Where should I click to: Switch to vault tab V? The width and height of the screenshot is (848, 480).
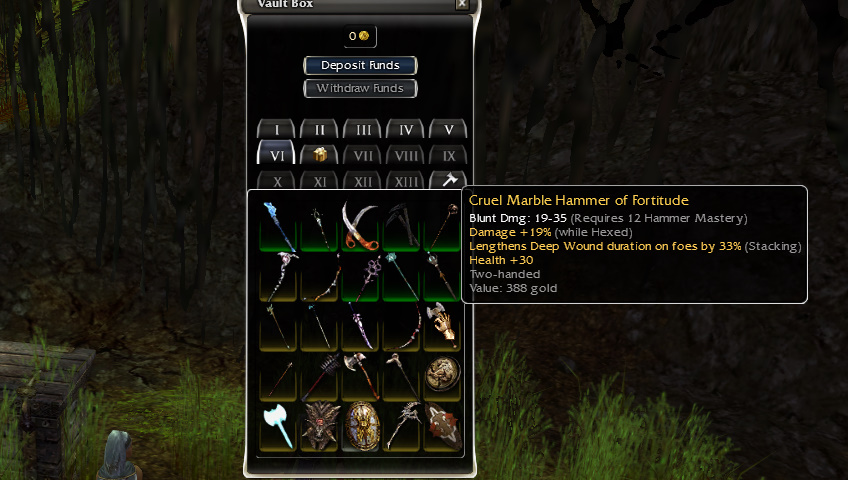point(449,130)
